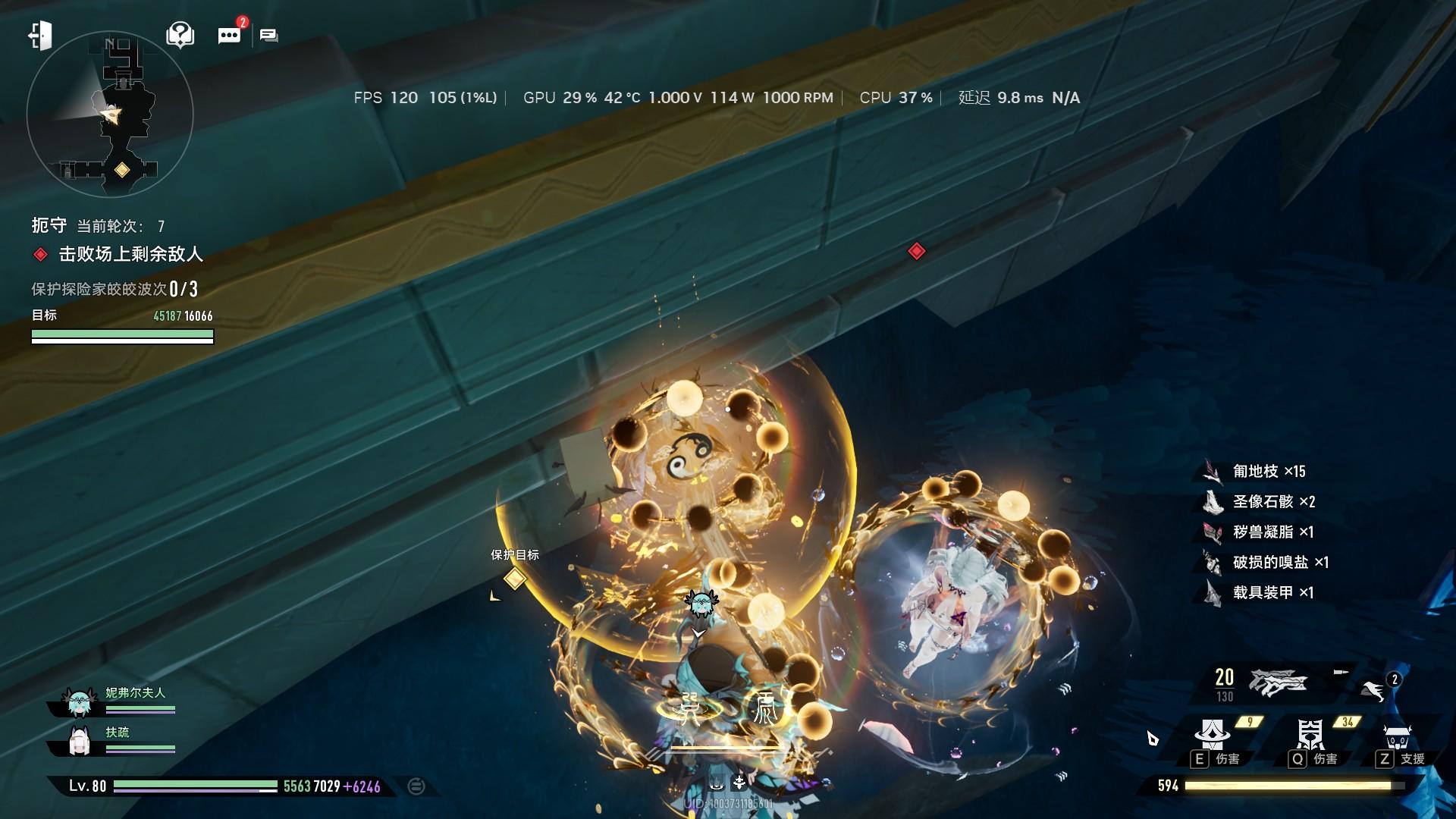
Task: Select teammate 妮弗尔夫人 portrait
Action: tap(80, 703)
